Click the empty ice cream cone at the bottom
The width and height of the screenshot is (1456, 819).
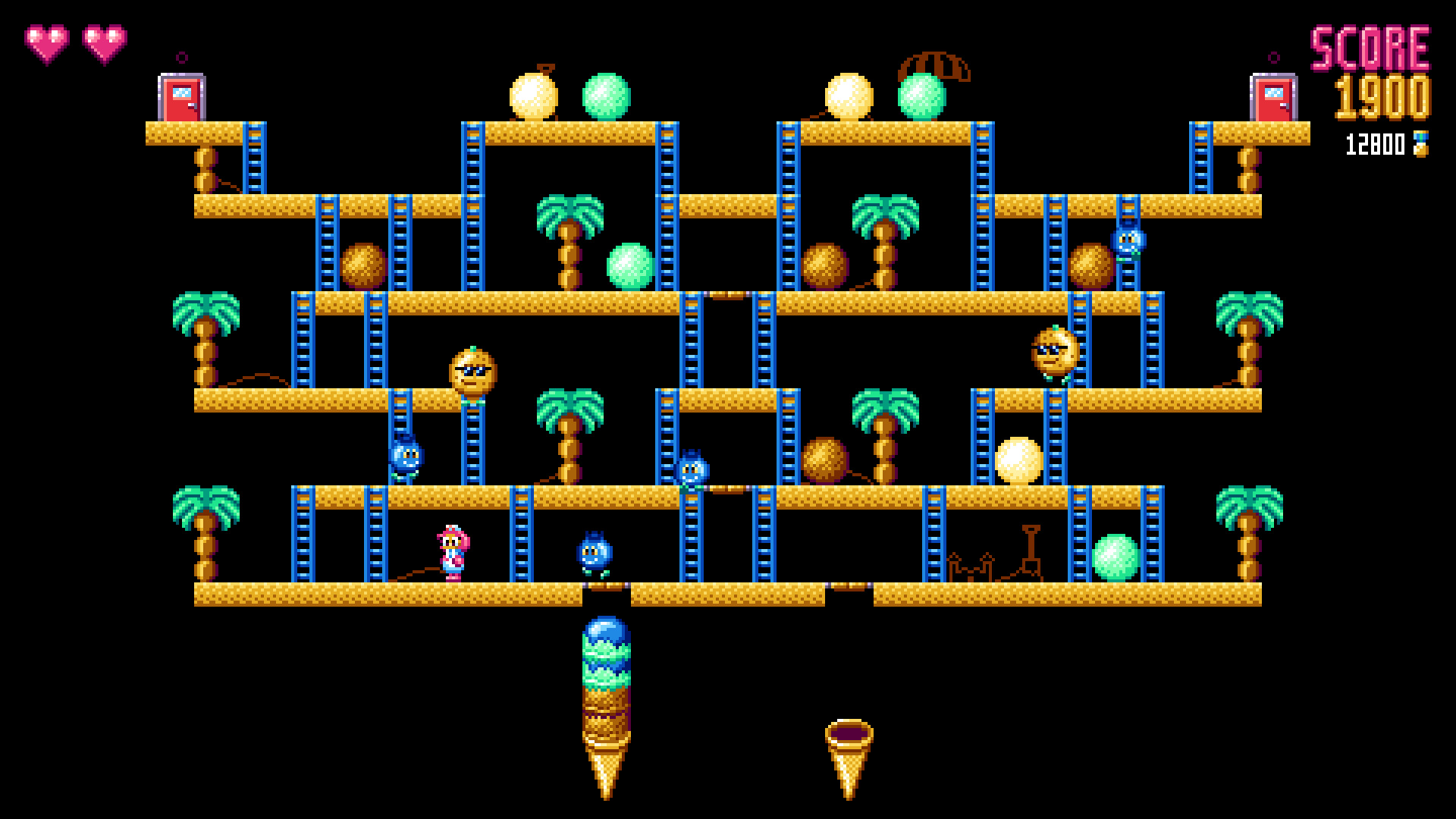tap(851, 739)
